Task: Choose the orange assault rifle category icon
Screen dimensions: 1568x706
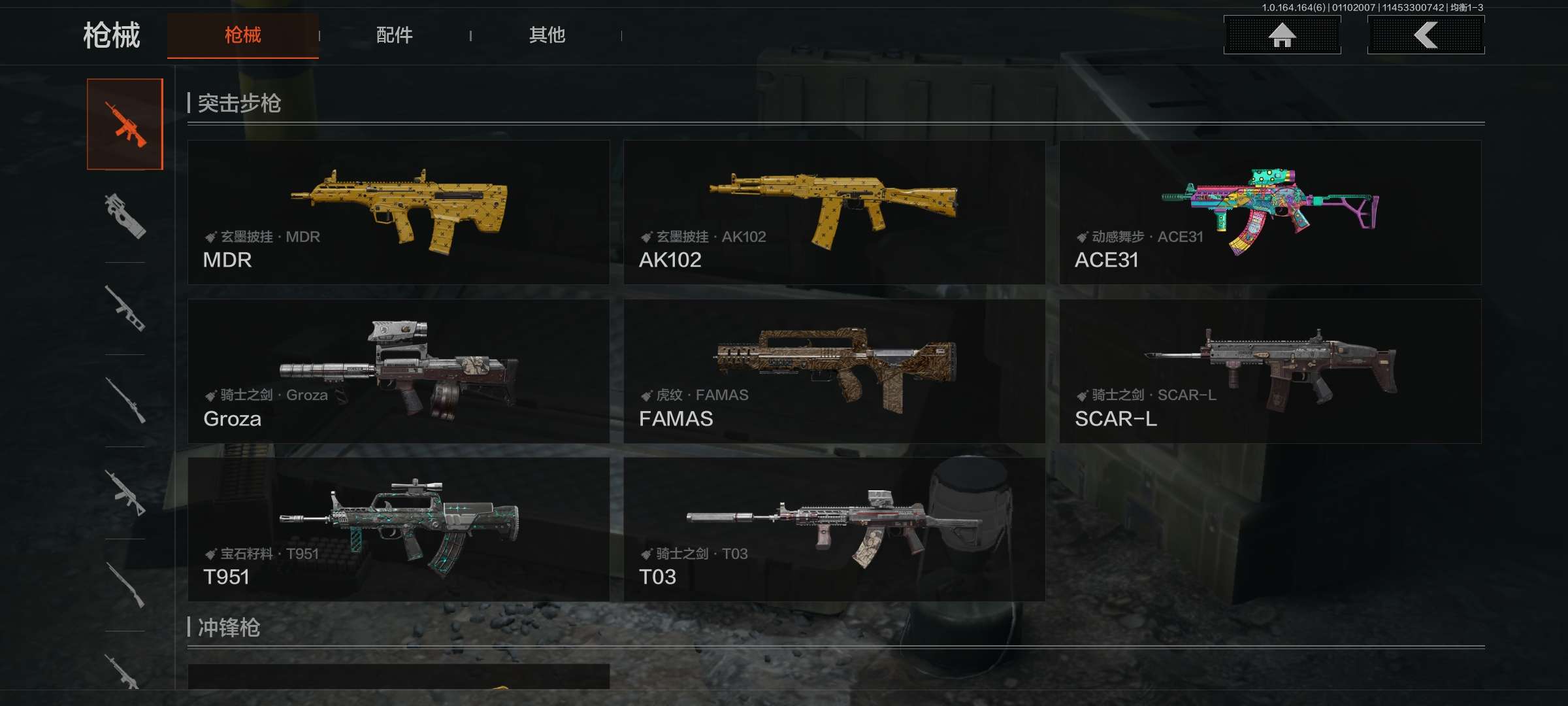Action: pos(125,124)
